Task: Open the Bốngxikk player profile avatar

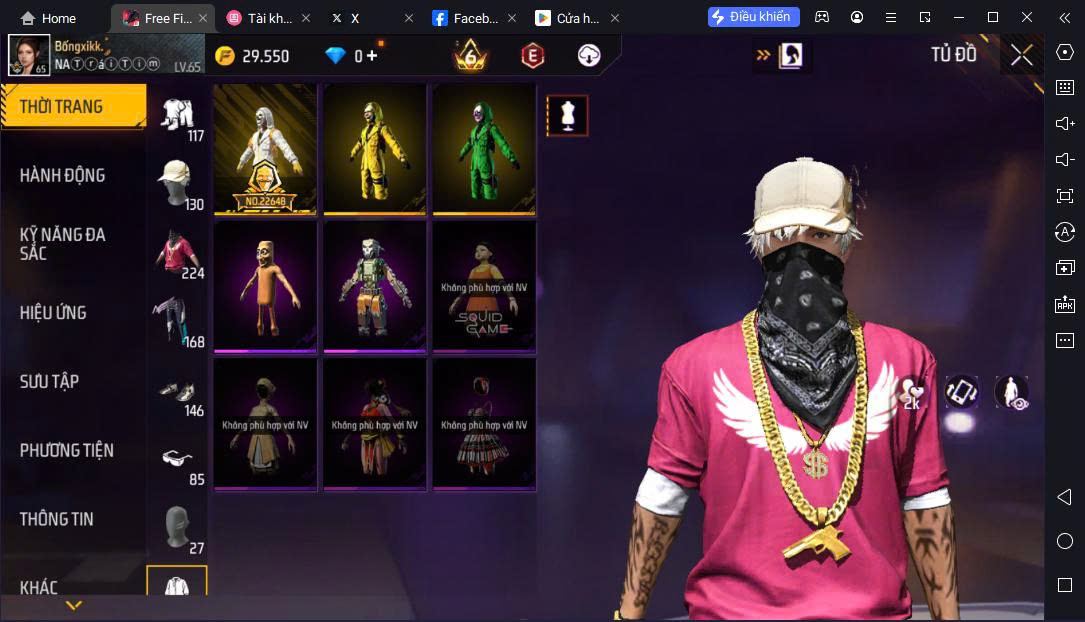Action: click(x=29, y=55)
